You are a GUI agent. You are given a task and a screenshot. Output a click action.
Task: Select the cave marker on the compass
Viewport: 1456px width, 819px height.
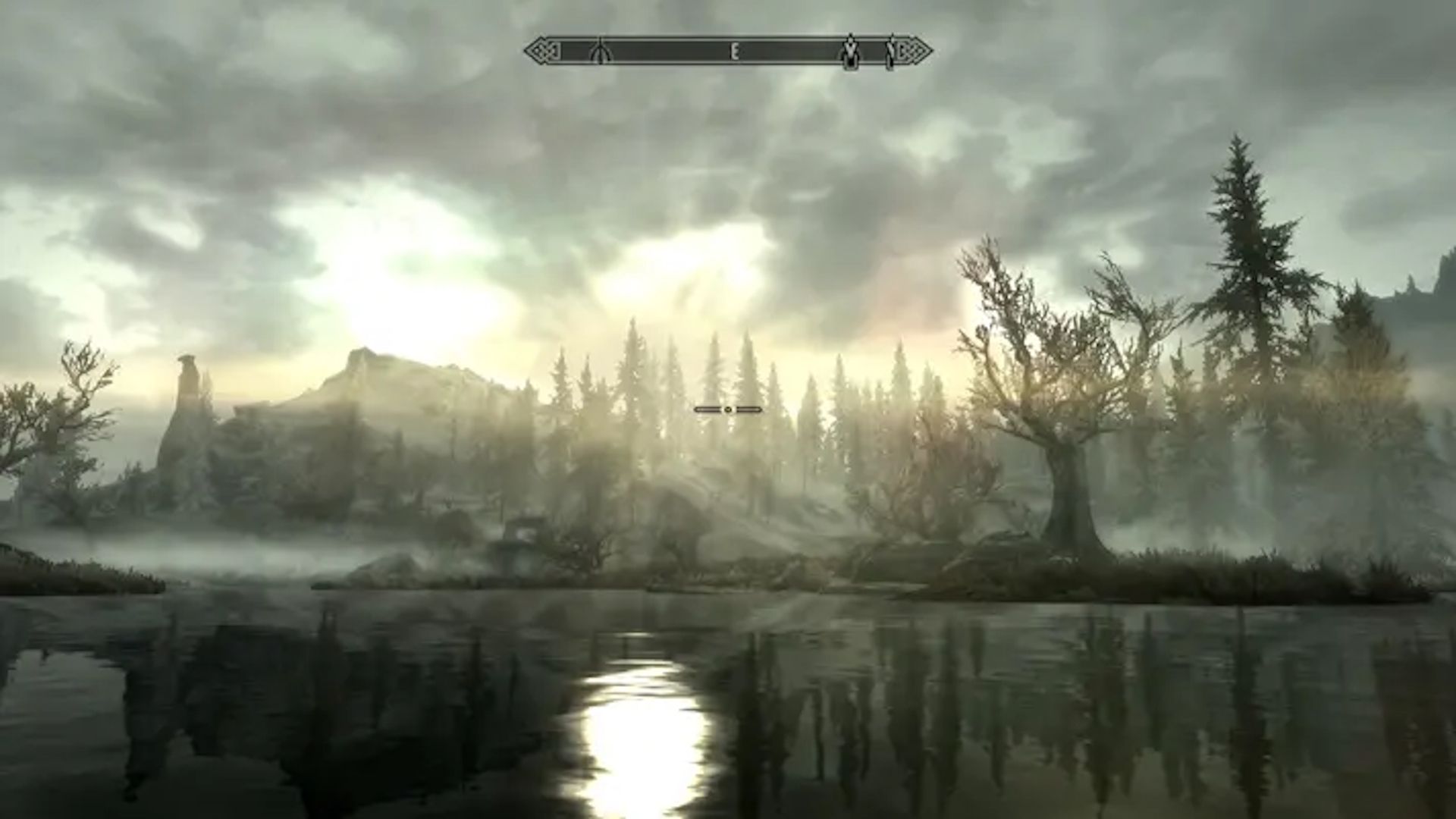tap(600, 52)
